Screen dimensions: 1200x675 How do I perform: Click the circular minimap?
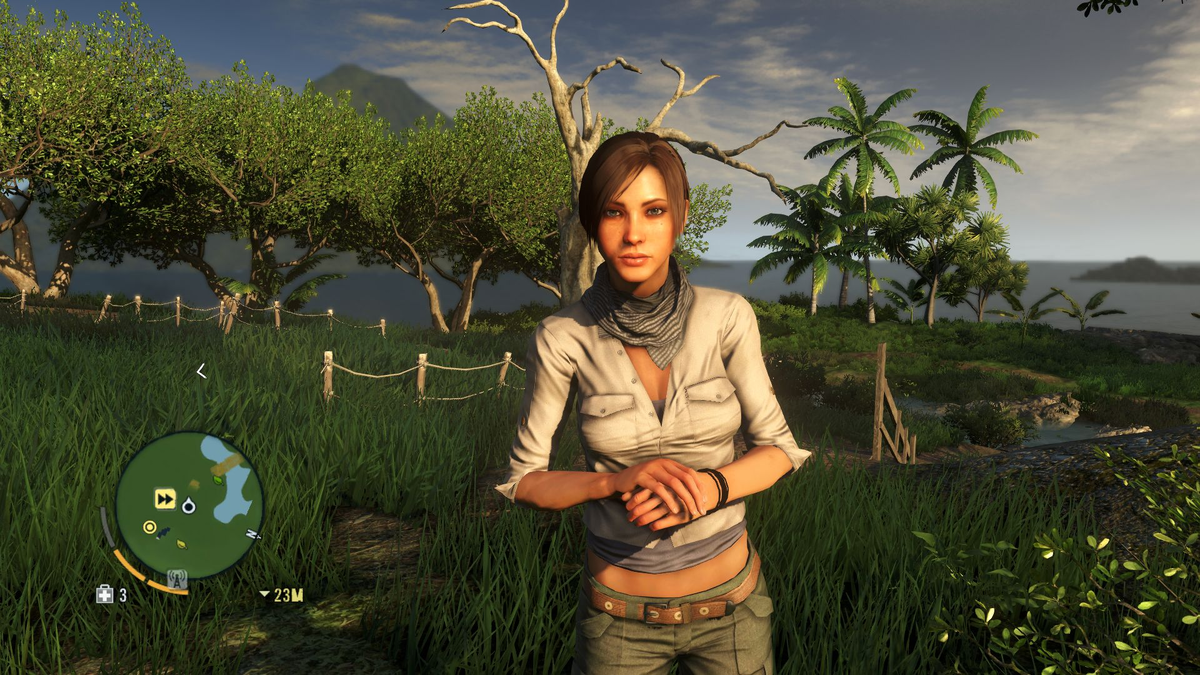click(x=189, y=505)
